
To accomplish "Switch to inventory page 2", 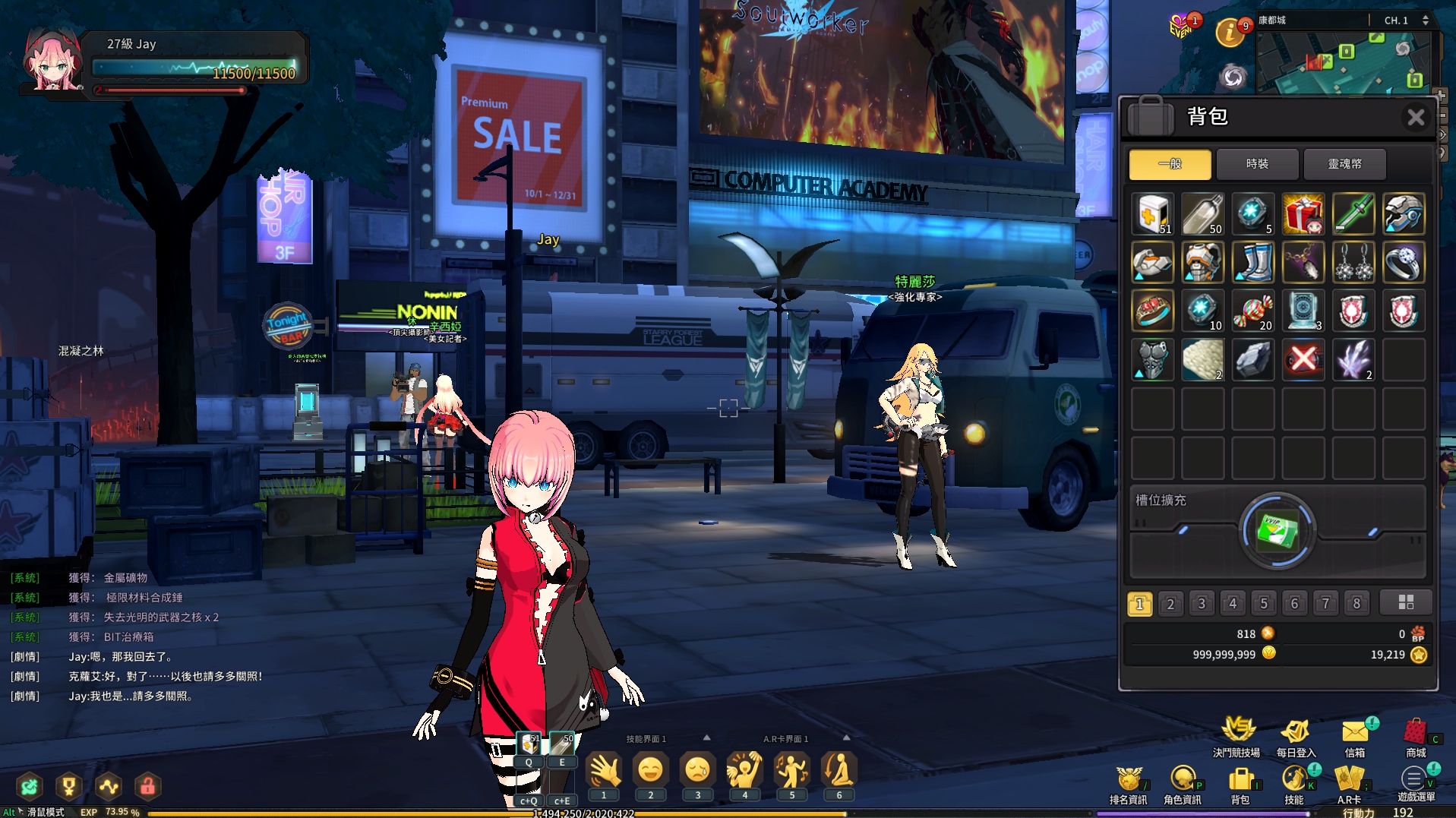I will coord(1170,604).
